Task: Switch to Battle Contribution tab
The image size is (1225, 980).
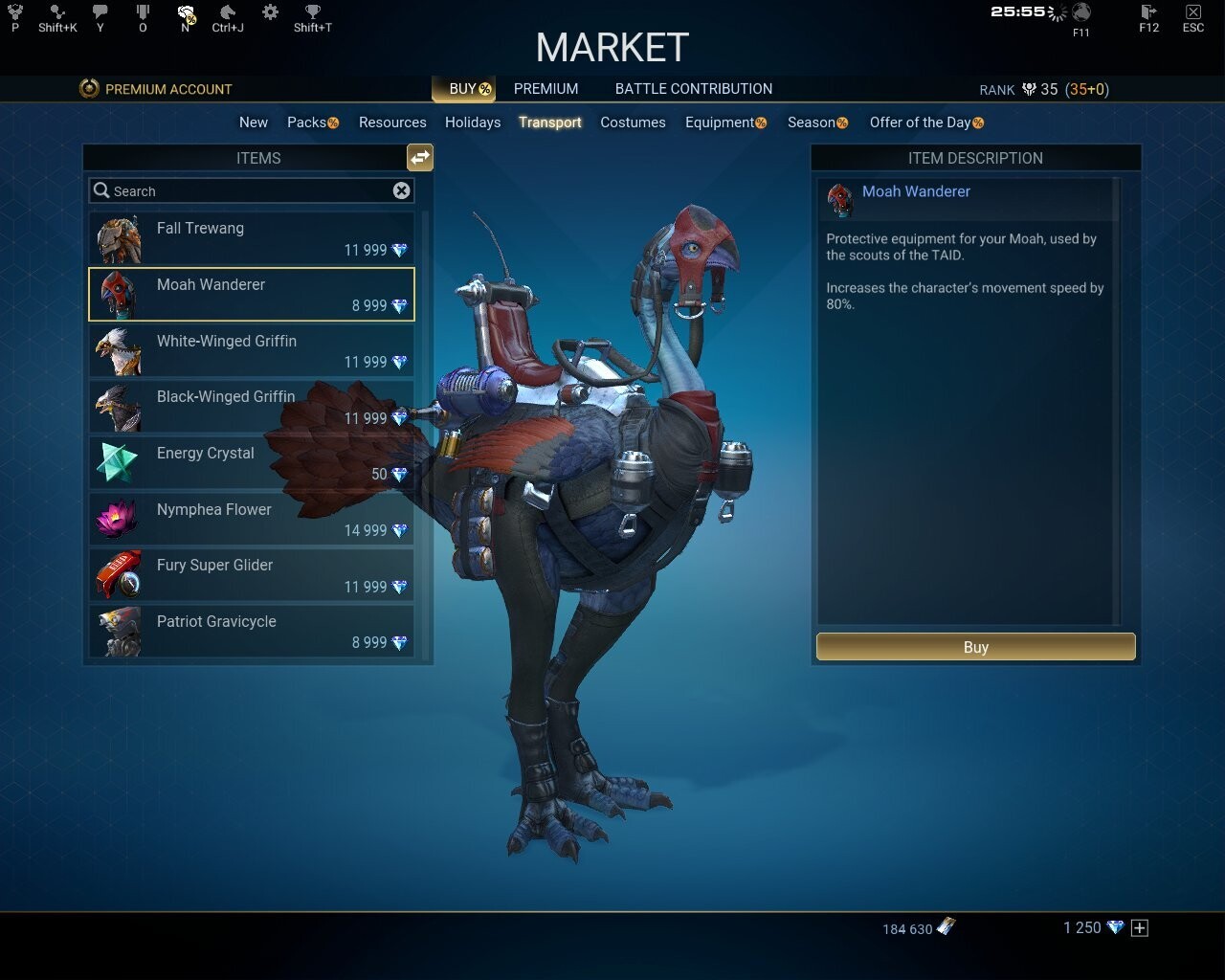Action: point(693,89)
